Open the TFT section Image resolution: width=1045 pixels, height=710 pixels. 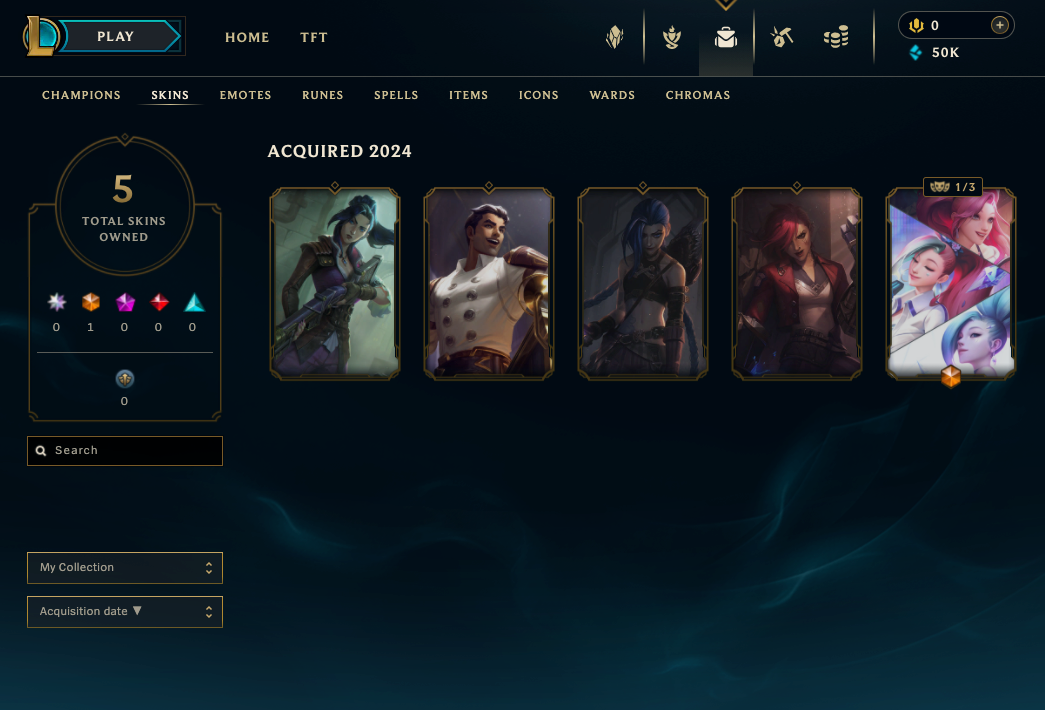314,37
